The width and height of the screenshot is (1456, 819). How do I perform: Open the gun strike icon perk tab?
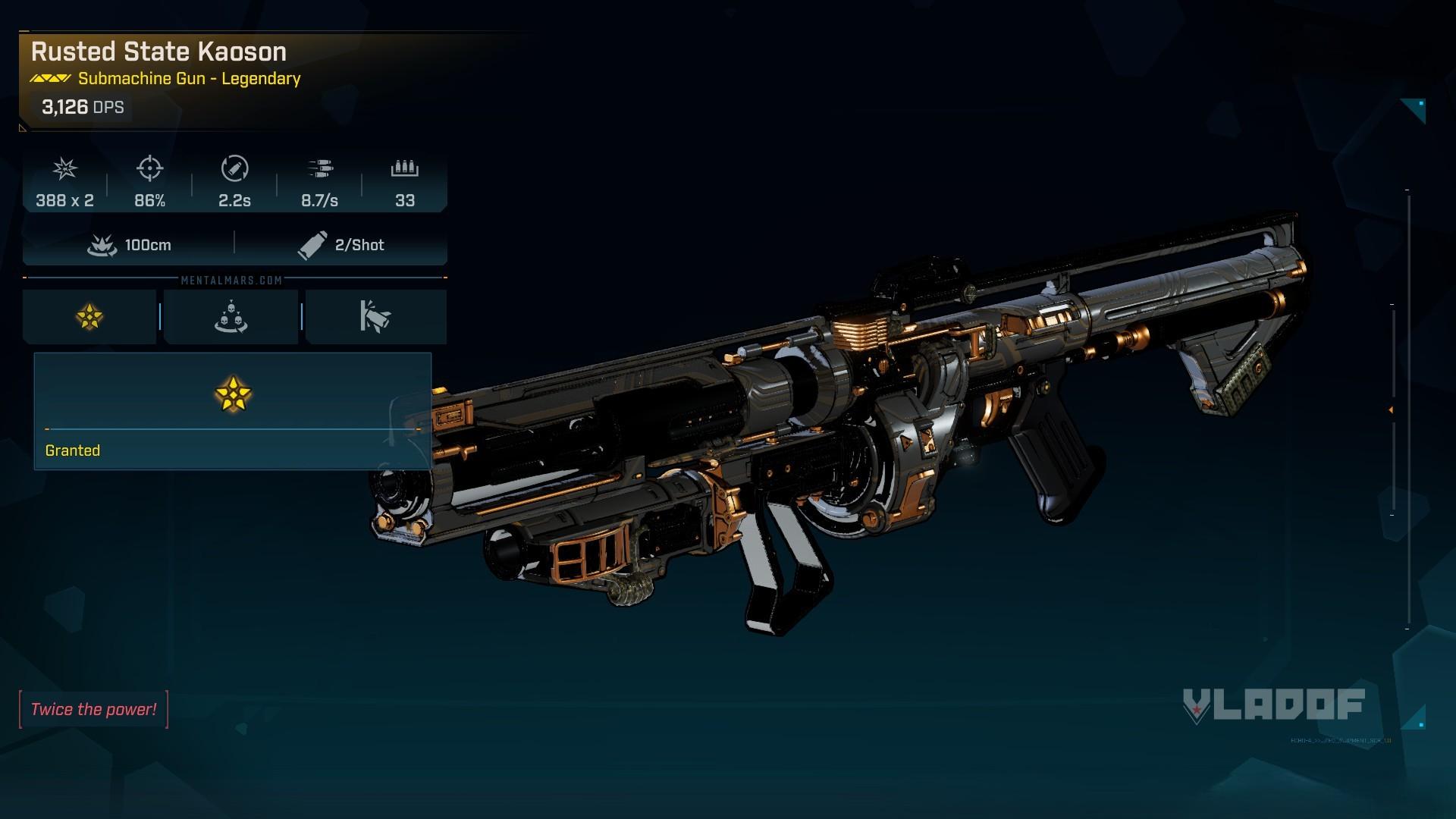point(375,317)
